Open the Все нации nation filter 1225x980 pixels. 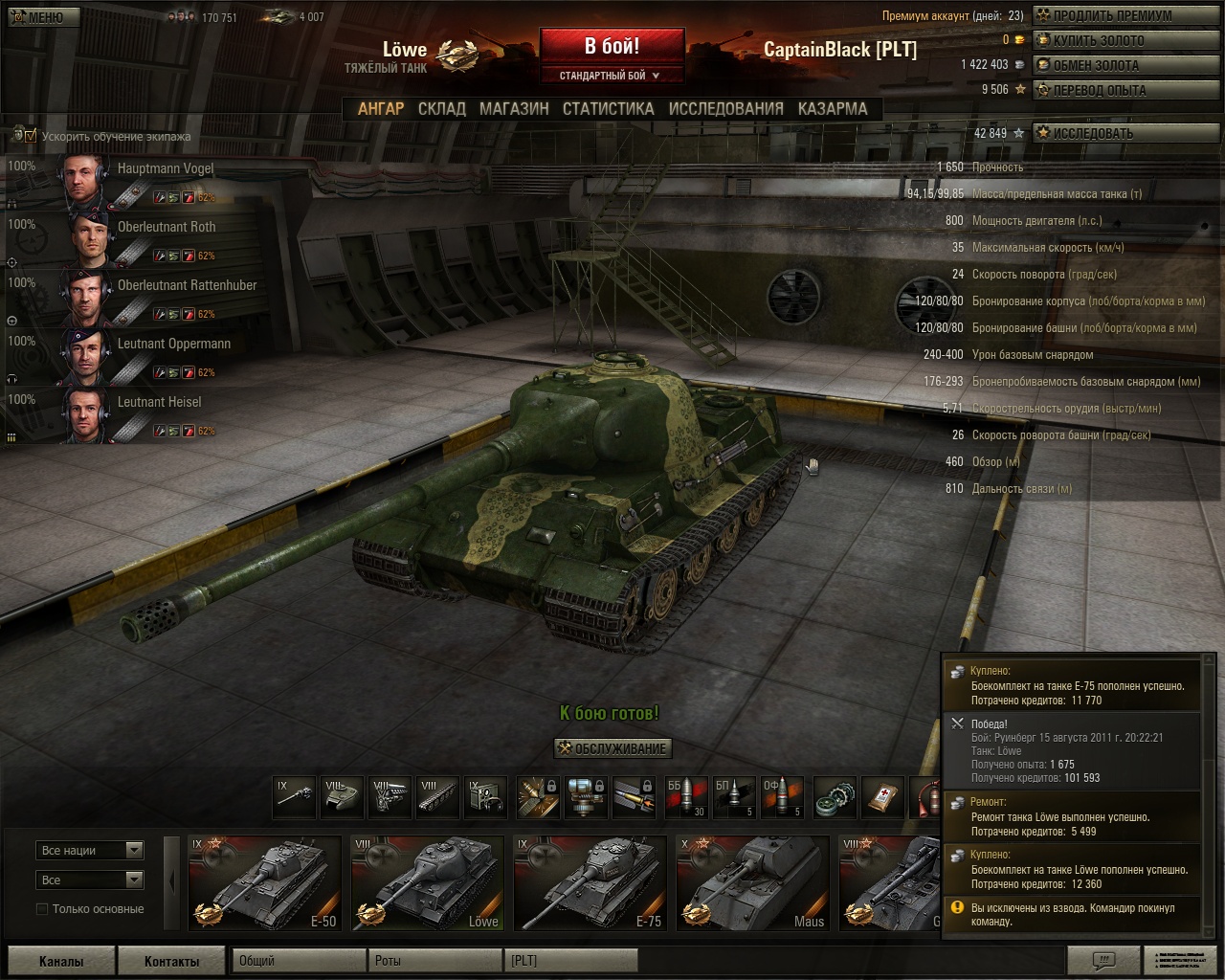pos(90,850)
